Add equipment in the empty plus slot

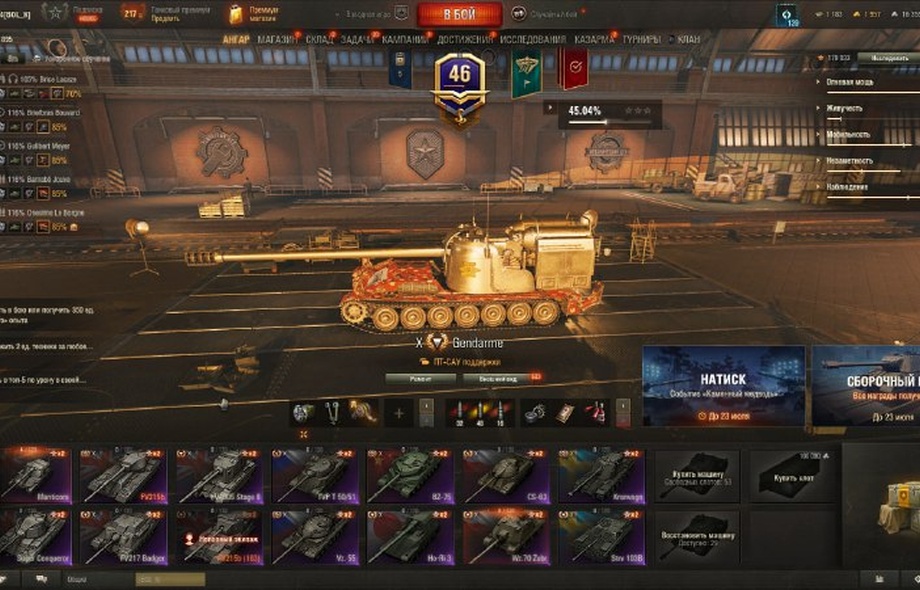click(398, 412)
